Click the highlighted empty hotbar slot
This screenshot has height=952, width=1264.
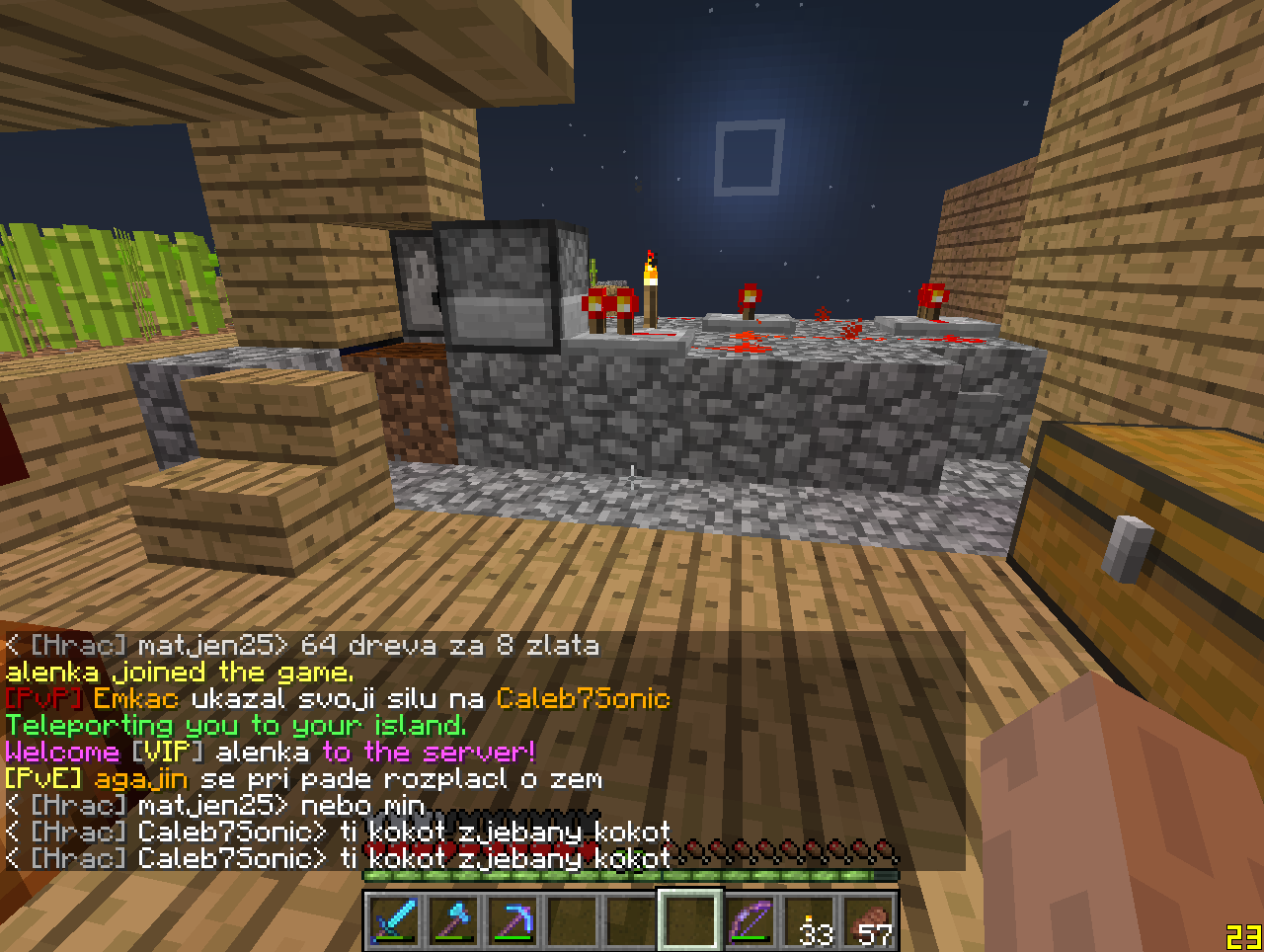[690, 920]
